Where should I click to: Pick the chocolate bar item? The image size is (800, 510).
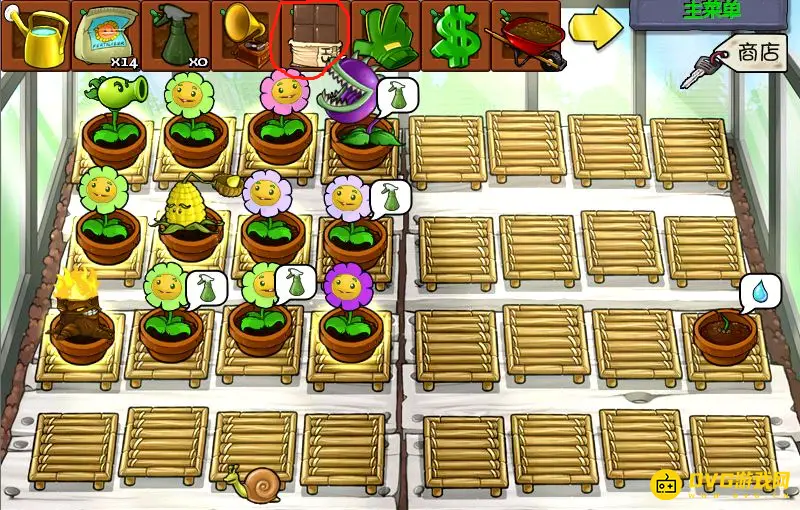click(314, 38)
